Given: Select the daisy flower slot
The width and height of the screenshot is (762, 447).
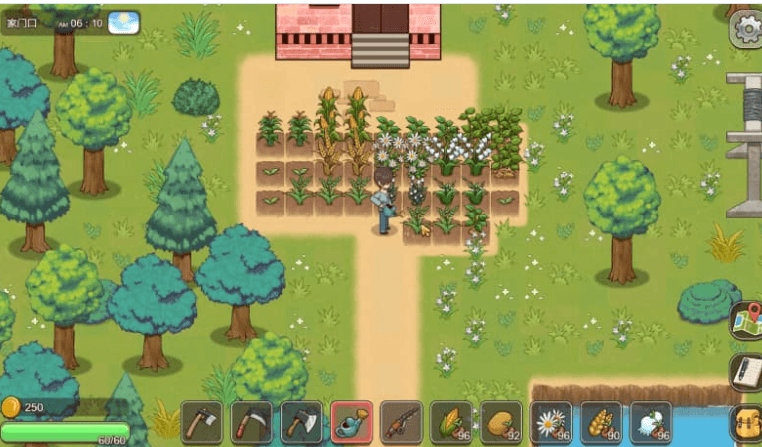Looking at the screenshot, I should tap(551, 422).
